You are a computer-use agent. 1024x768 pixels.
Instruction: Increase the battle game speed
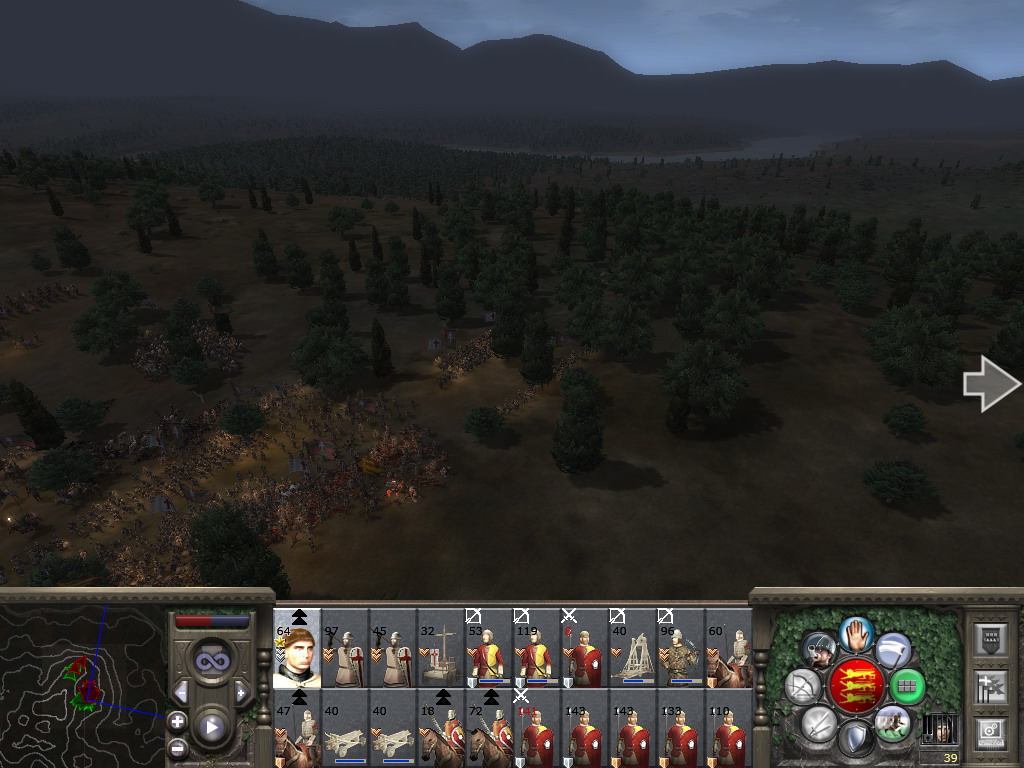pos(241,692)
